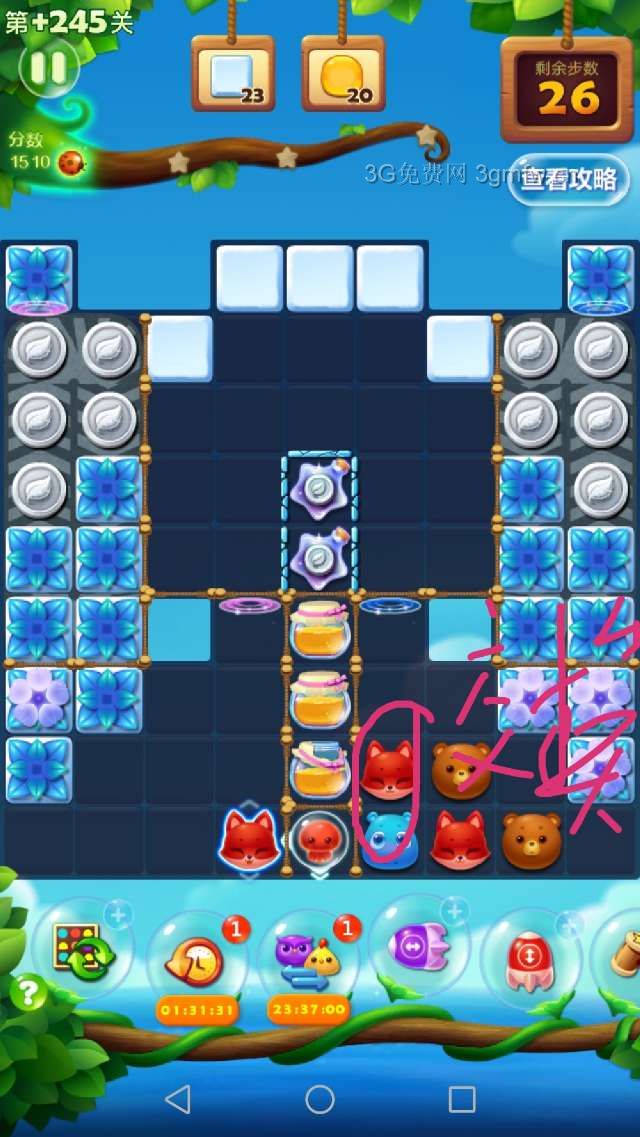Open help with the green question mark
This screenshot has height=1137, width=640.
[x=29, y=992]
